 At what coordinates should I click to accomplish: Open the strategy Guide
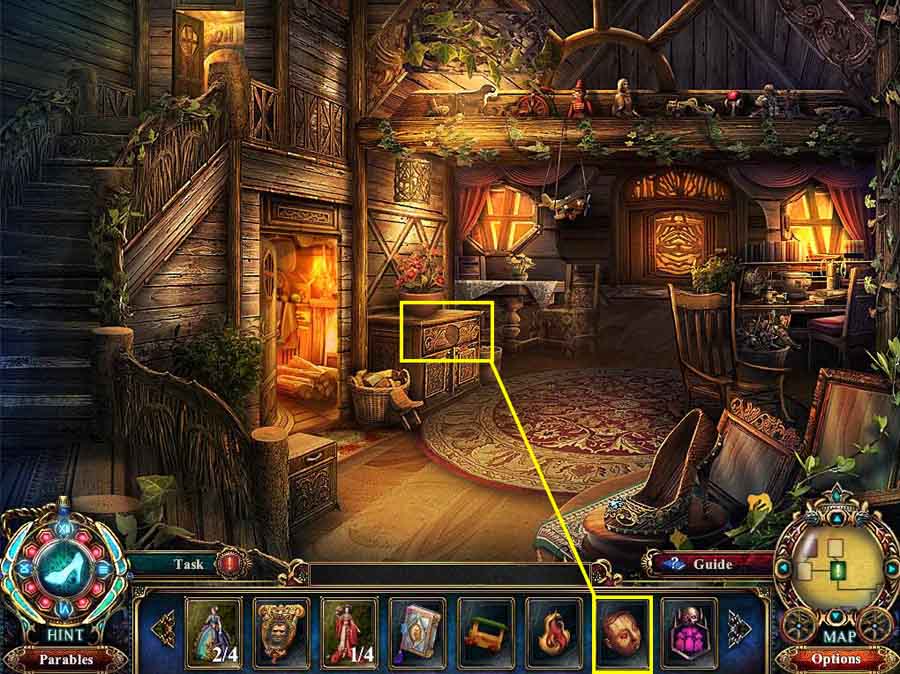(714, 564)
